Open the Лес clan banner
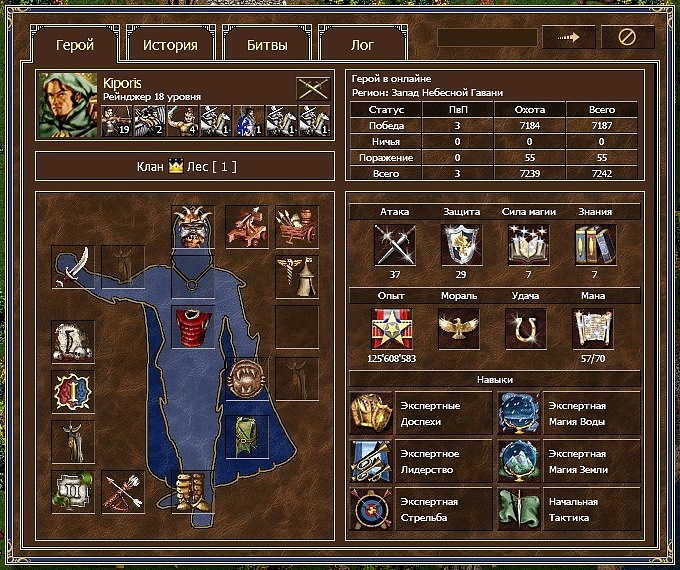Image resolution: width=680 pixels, height=570 pixels. [187, 166]
